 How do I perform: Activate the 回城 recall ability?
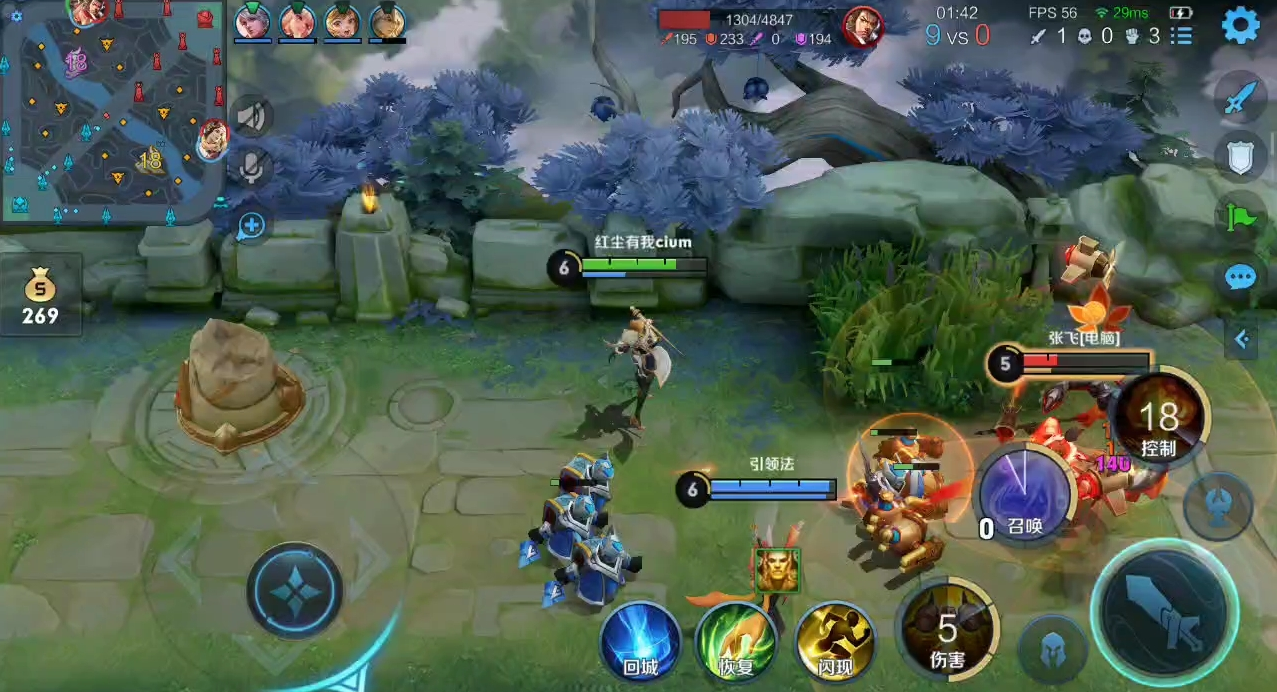coord(640,640)
